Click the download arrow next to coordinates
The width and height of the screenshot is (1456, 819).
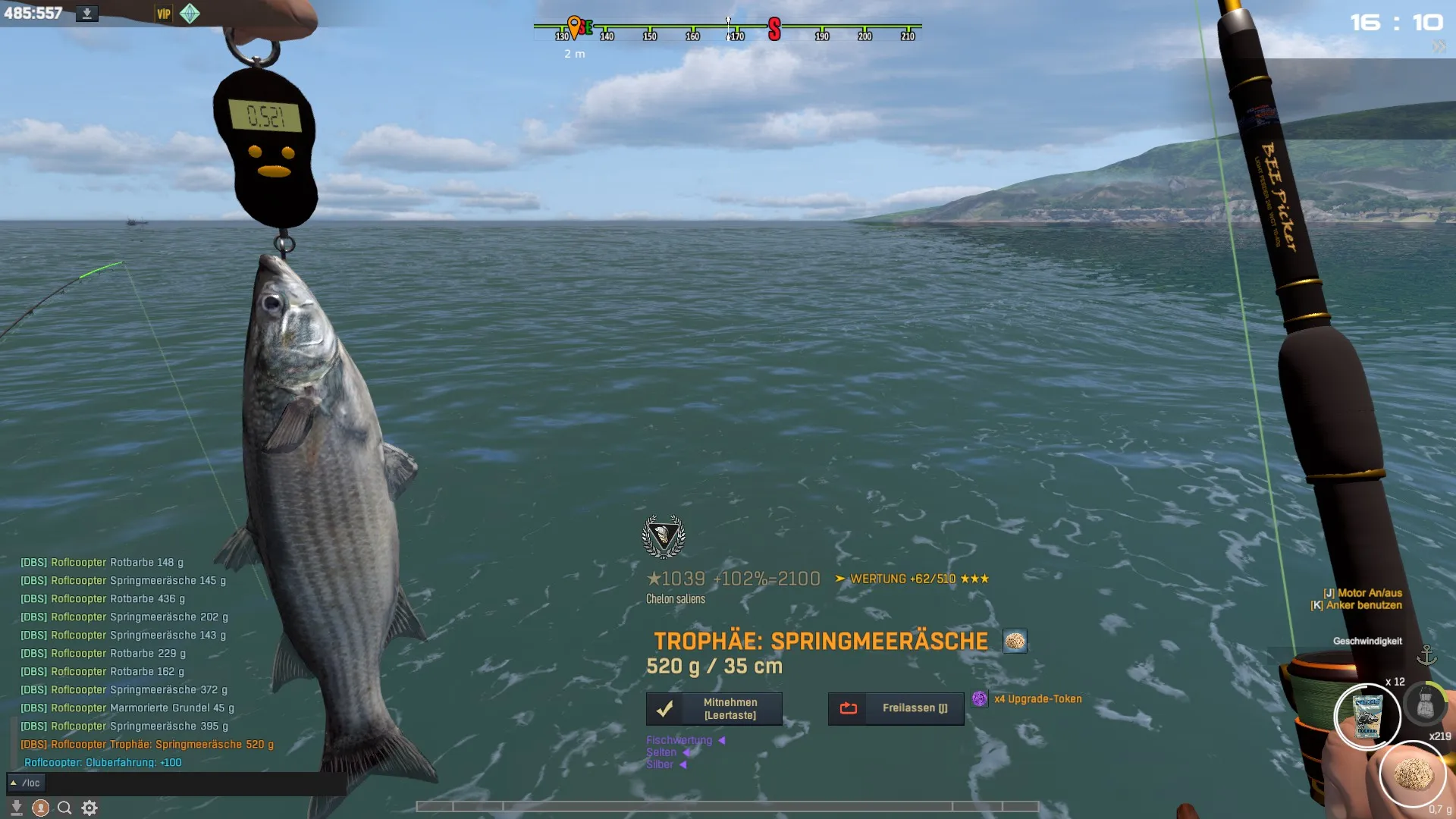click(x=87, y=14)
